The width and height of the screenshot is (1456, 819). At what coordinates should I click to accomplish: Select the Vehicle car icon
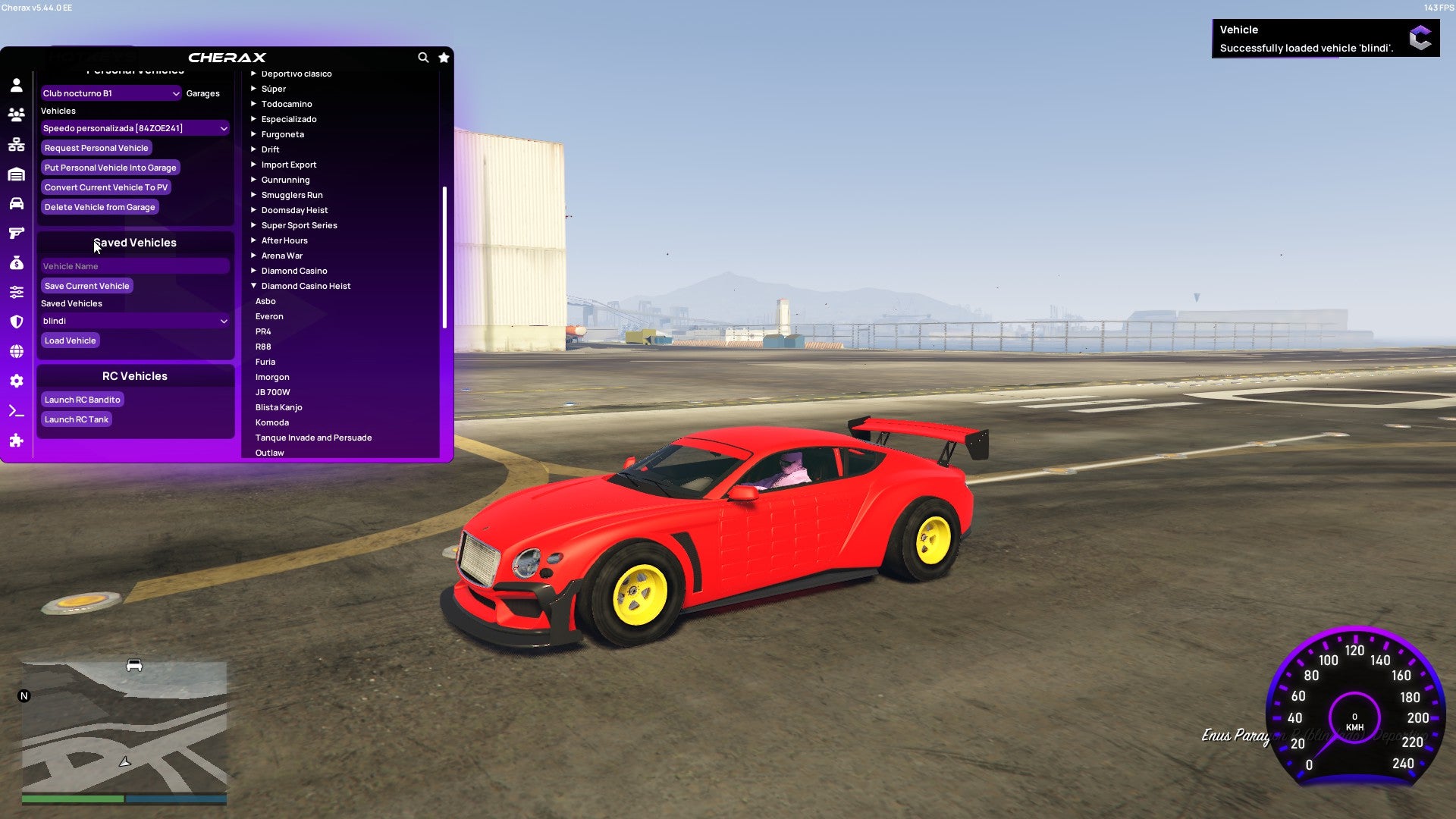[x=16, y=203]
